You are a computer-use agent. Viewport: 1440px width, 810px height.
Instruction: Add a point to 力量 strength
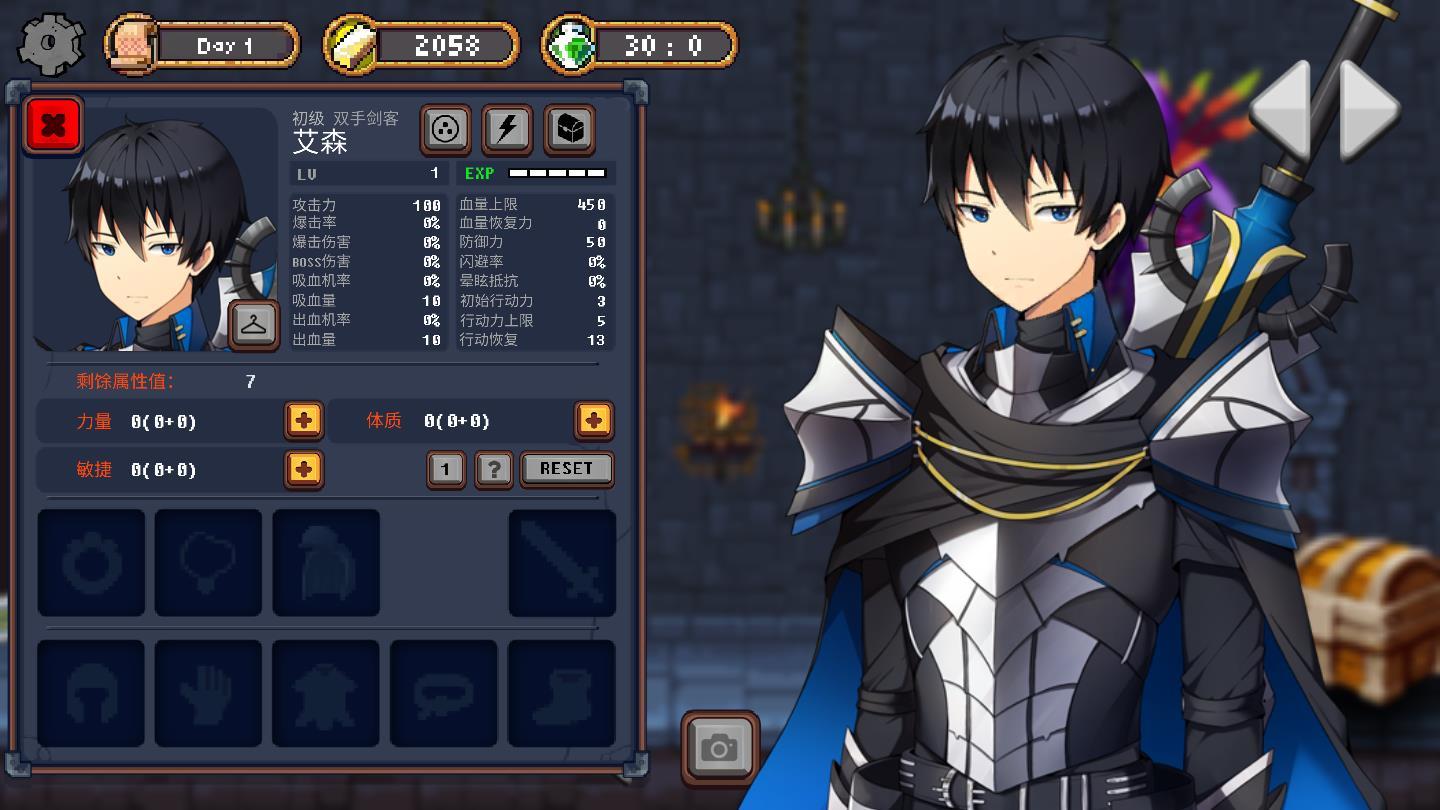[x=303, y=421]
